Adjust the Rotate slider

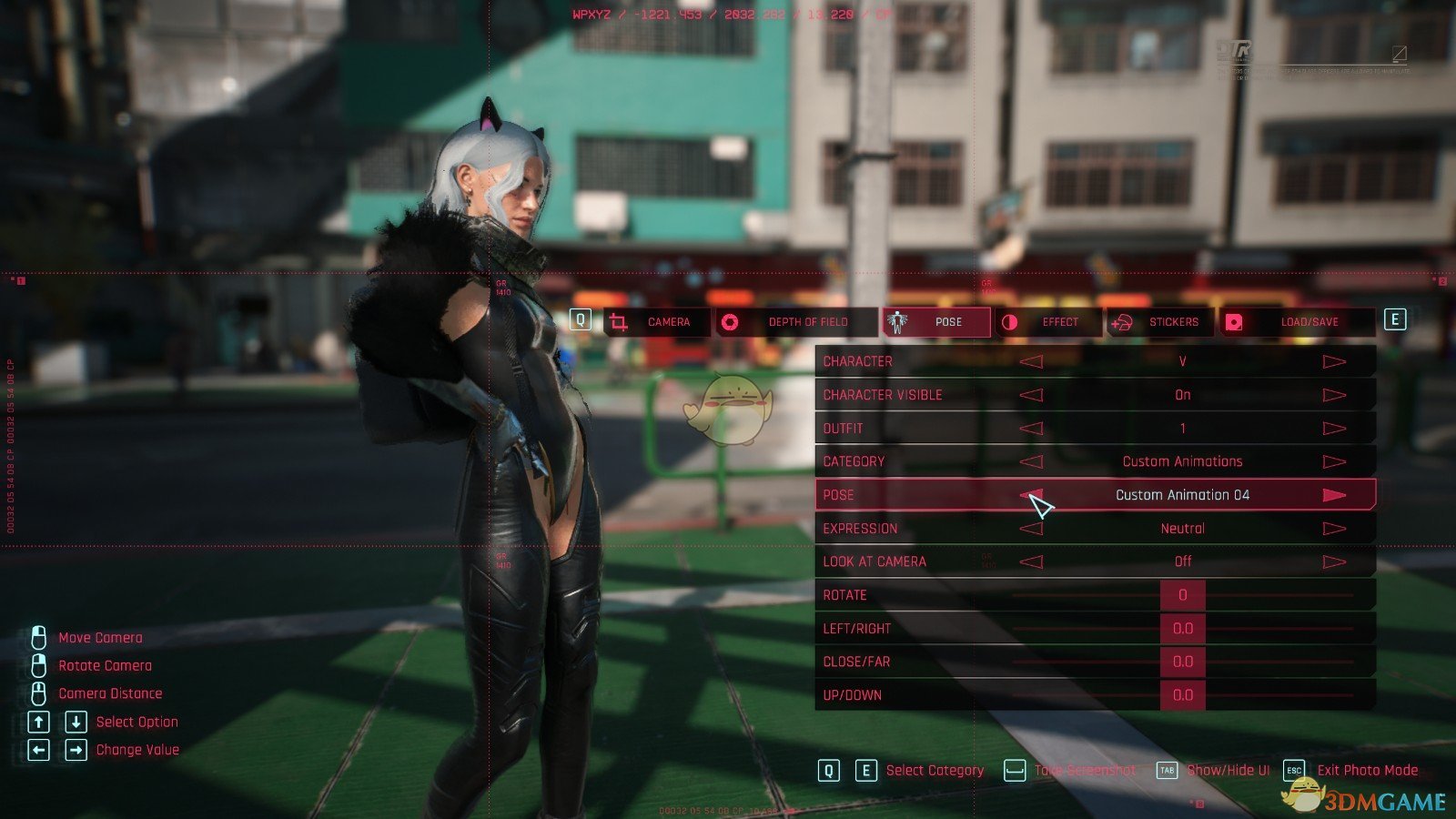click(x=1183, y=594)
